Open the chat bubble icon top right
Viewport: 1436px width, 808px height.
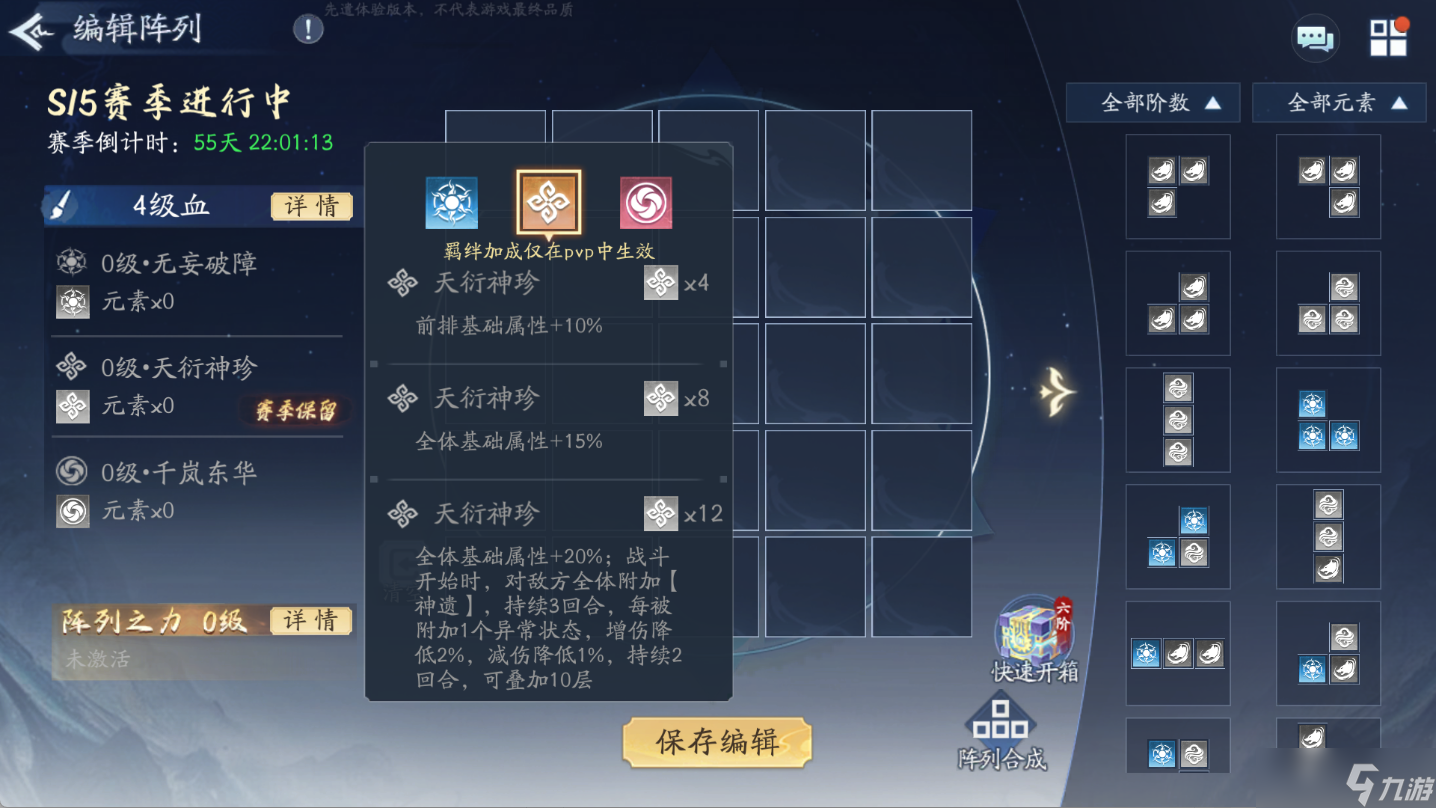click(1314, 37)
